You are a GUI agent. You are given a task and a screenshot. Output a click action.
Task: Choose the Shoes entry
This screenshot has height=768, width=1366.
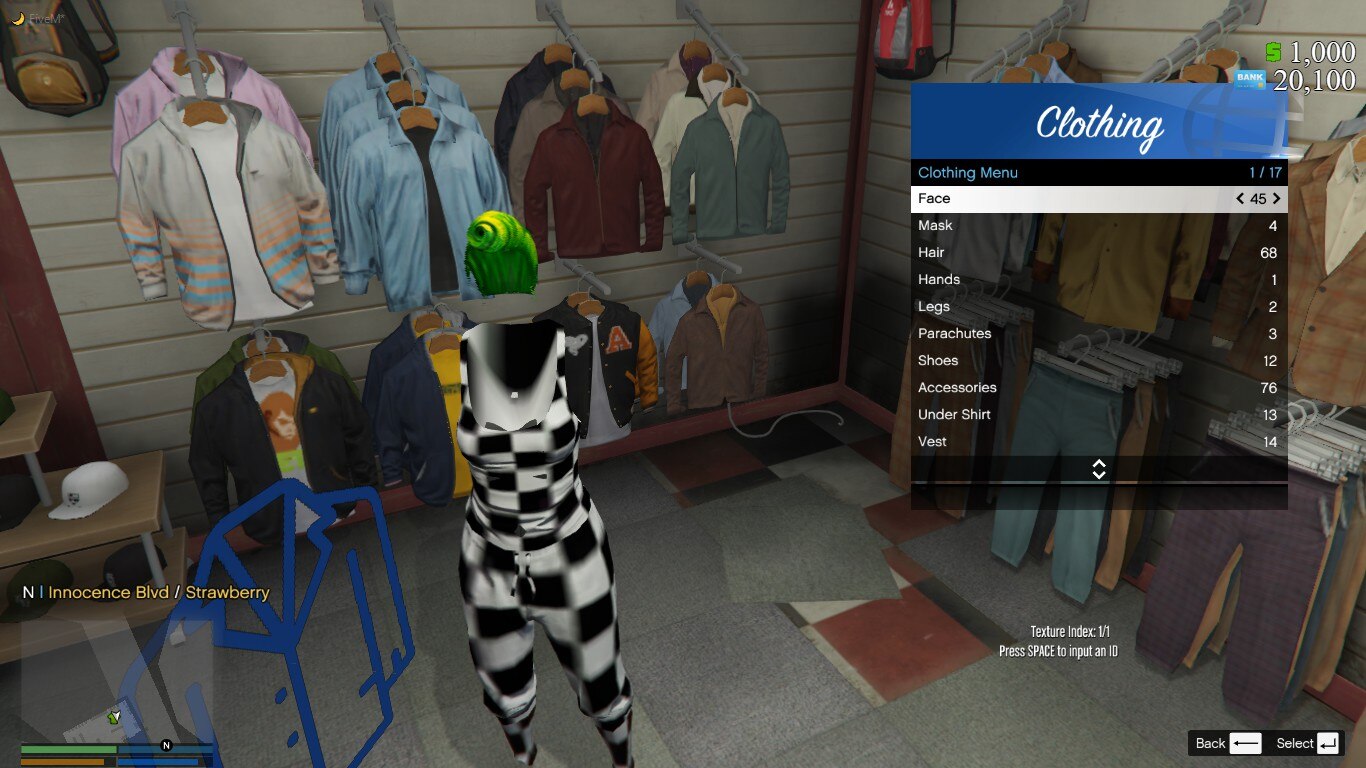pos(1098,361)
